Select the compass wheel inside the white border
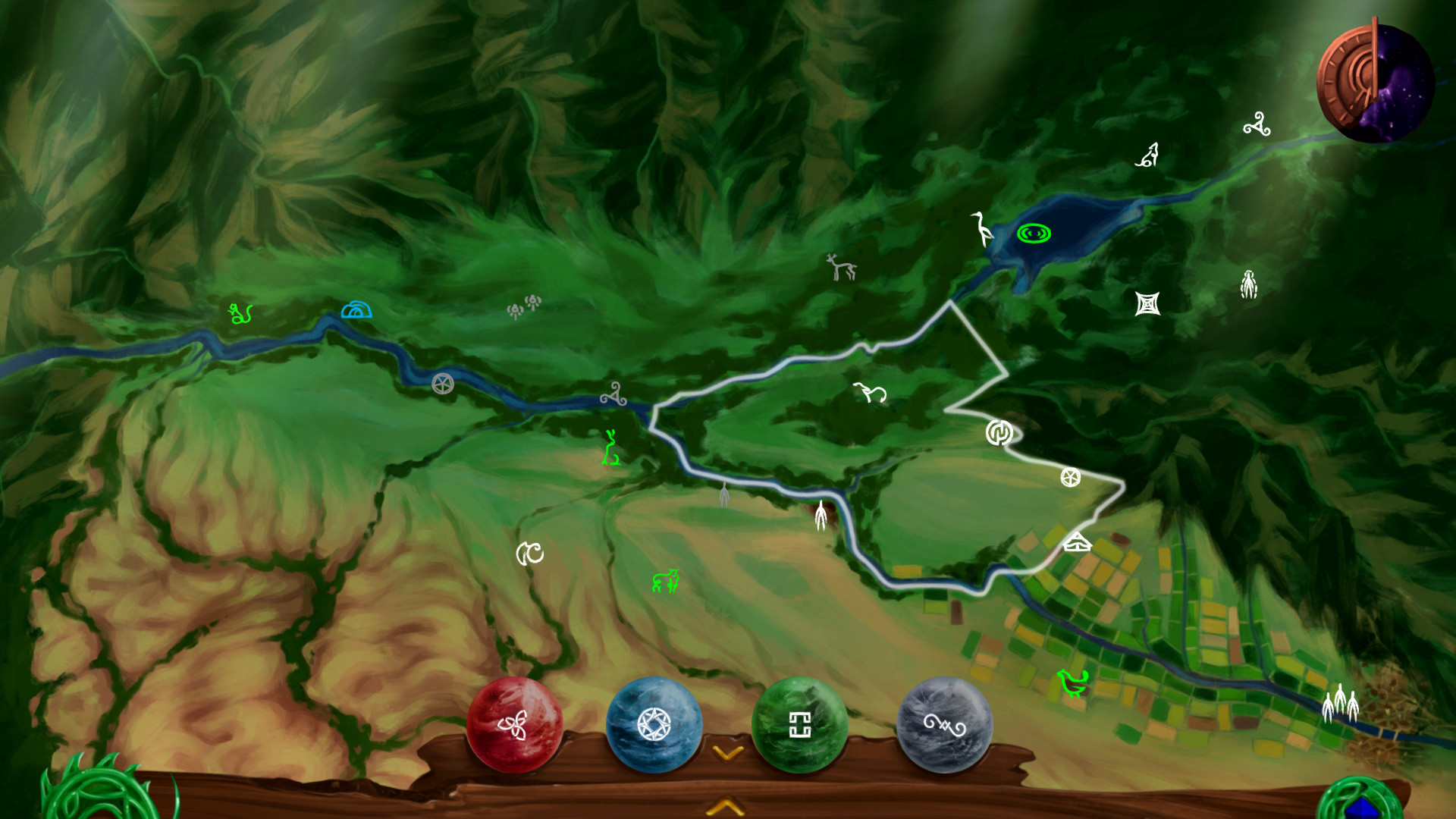 [1071, 478]
